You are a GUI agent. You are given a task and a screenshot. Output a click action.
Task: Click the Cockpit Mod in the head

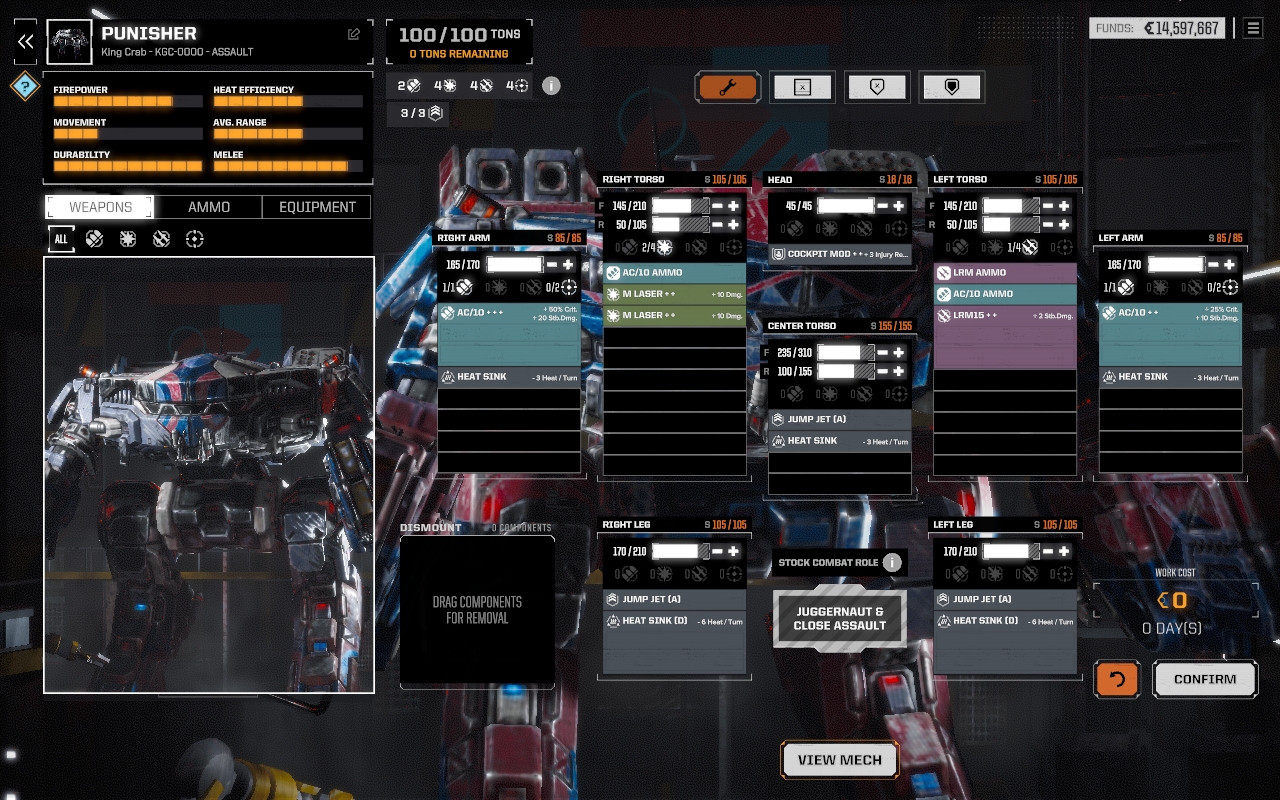click(x=840, y=254)
